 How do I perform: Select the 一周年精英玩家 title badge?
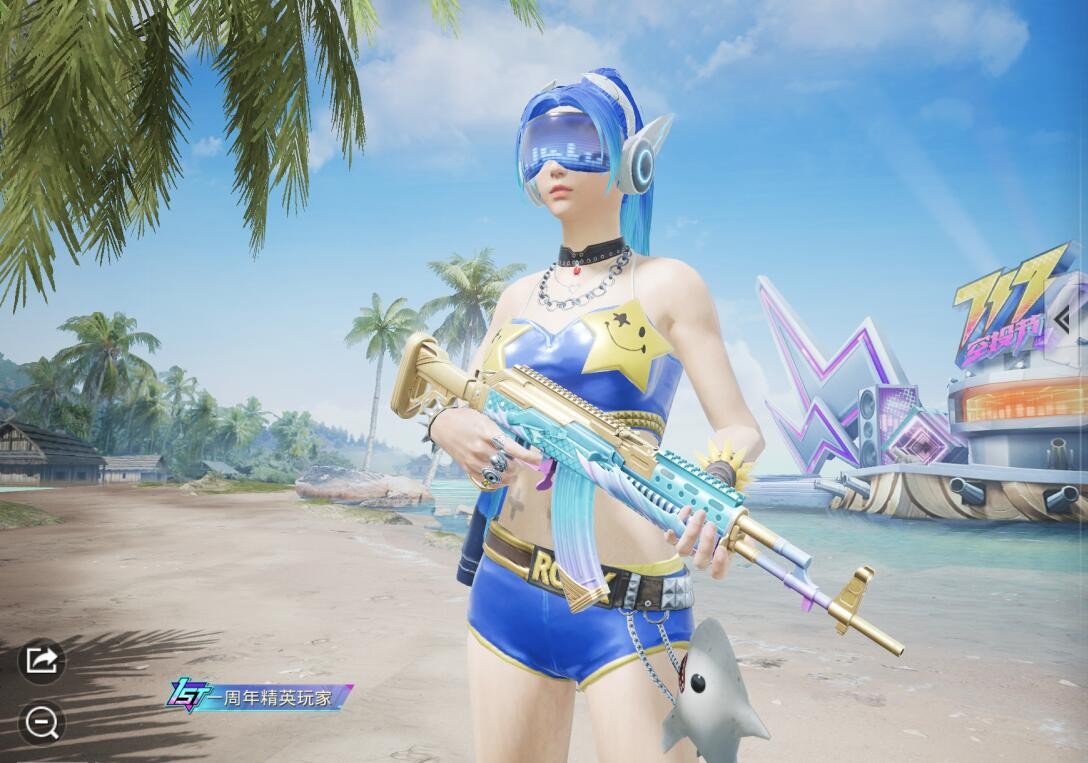[x=259, y=697]
